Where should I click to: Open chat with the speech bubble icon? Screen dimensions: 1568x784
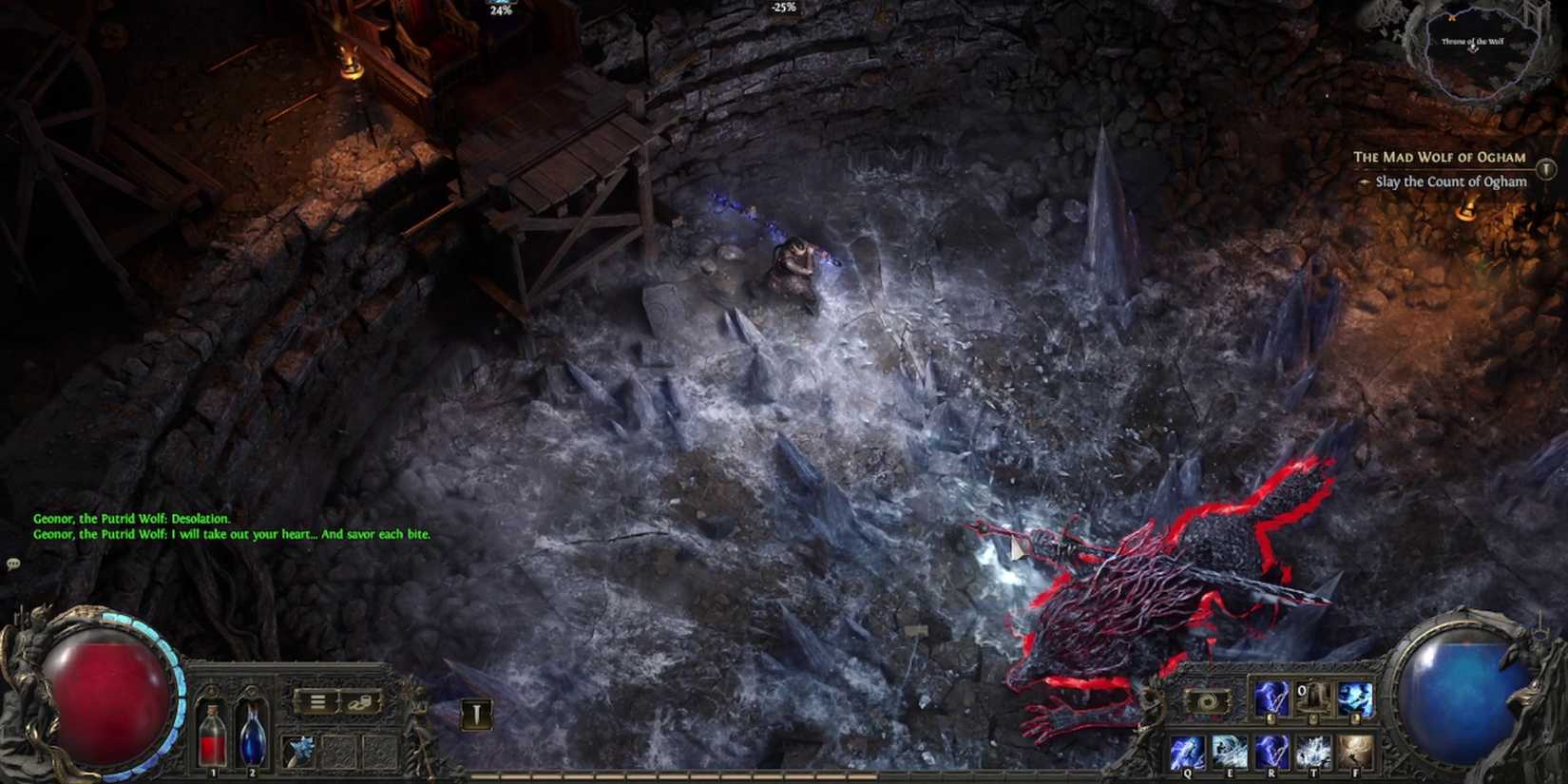coord(13,563)
